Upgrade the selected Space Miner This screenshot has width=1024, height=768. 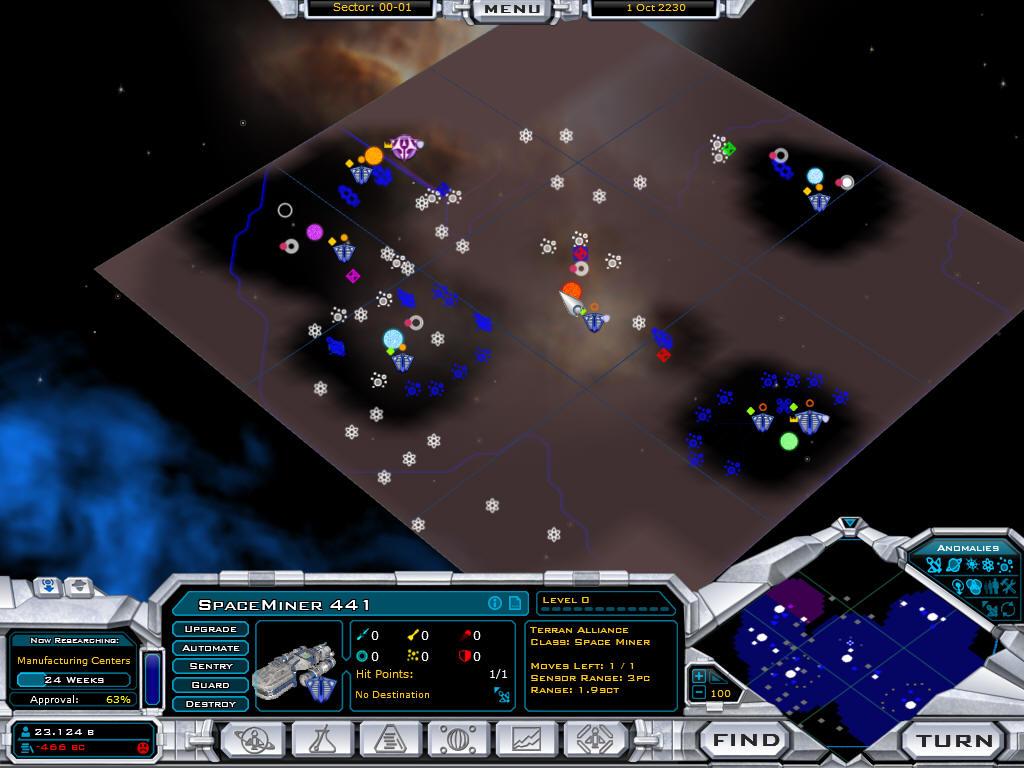(x=210, y=629)
